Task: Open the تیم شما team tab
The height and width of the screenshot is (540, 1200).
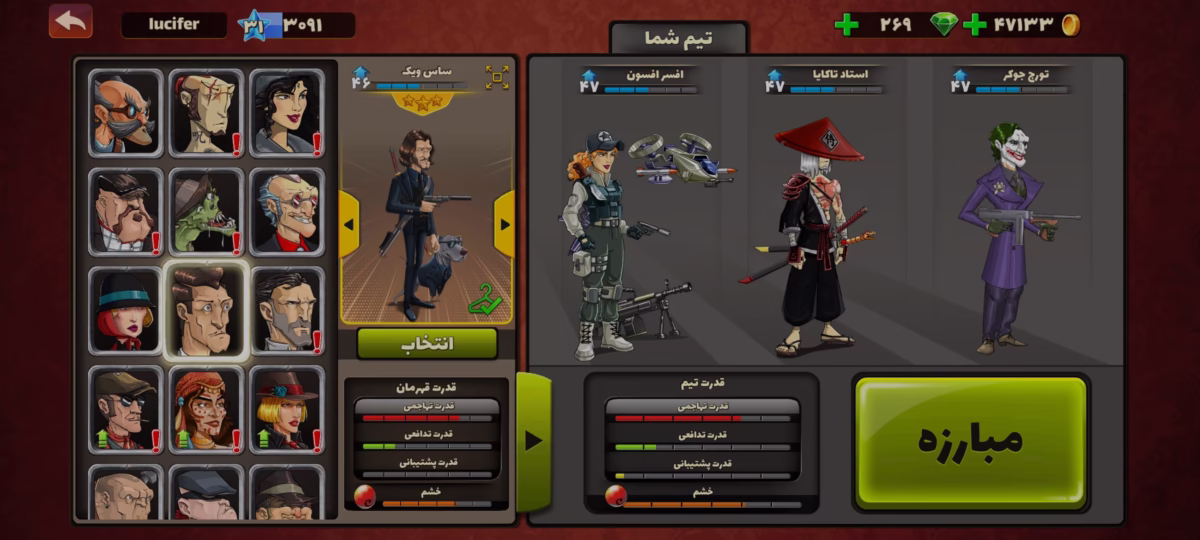Action: pos(678,39)
